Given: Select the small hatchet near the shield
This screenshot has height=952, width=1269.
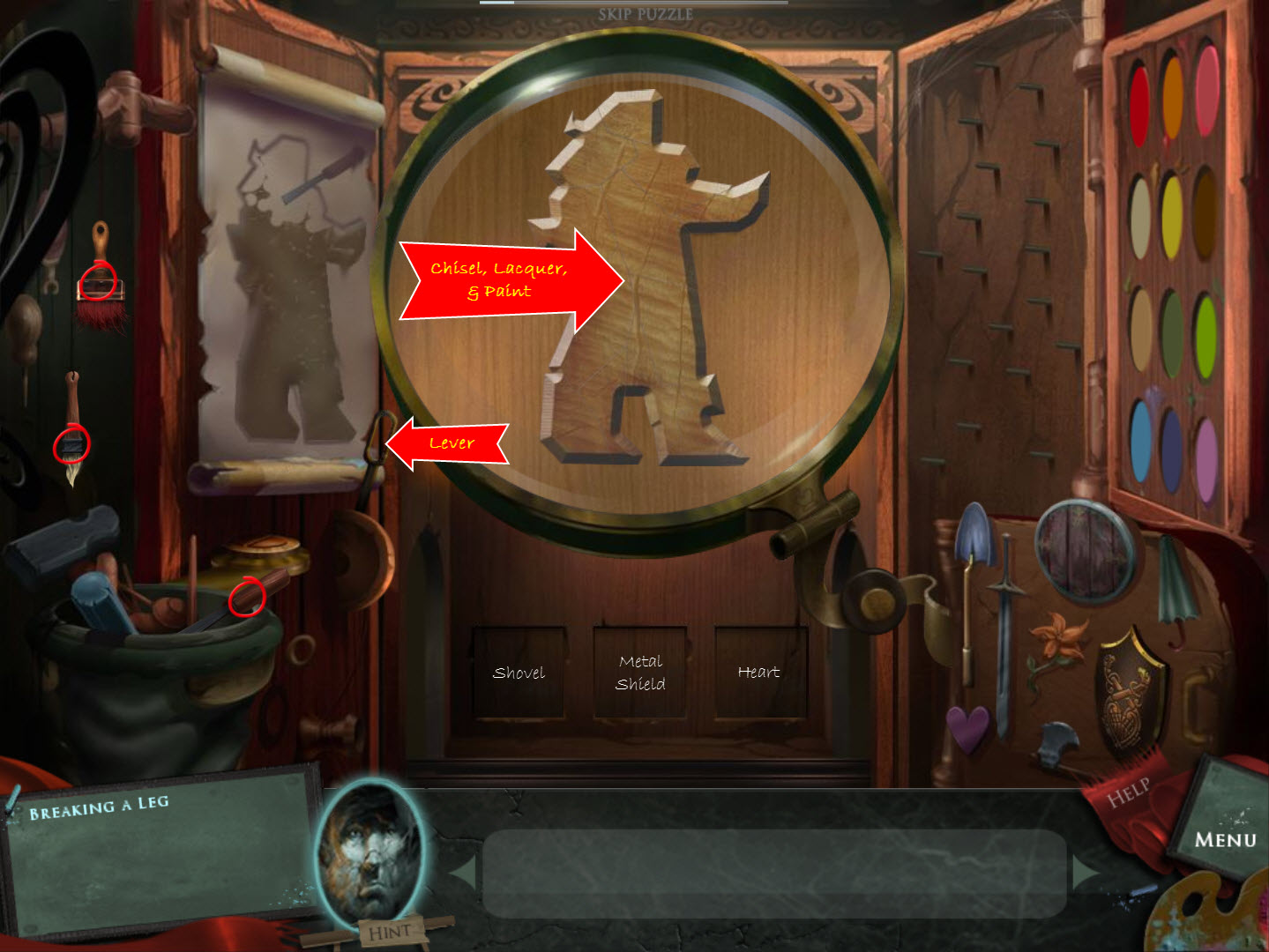Looking at the screenshot, I should click(x=1054, y=743).
